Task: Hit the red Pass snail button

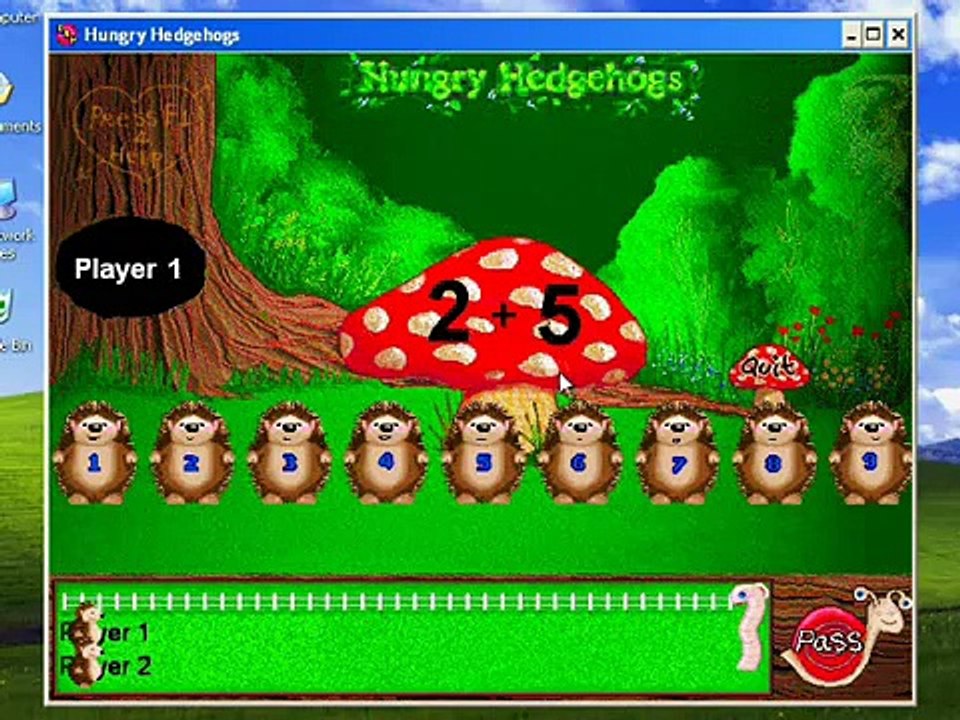Action: [829, 639]
